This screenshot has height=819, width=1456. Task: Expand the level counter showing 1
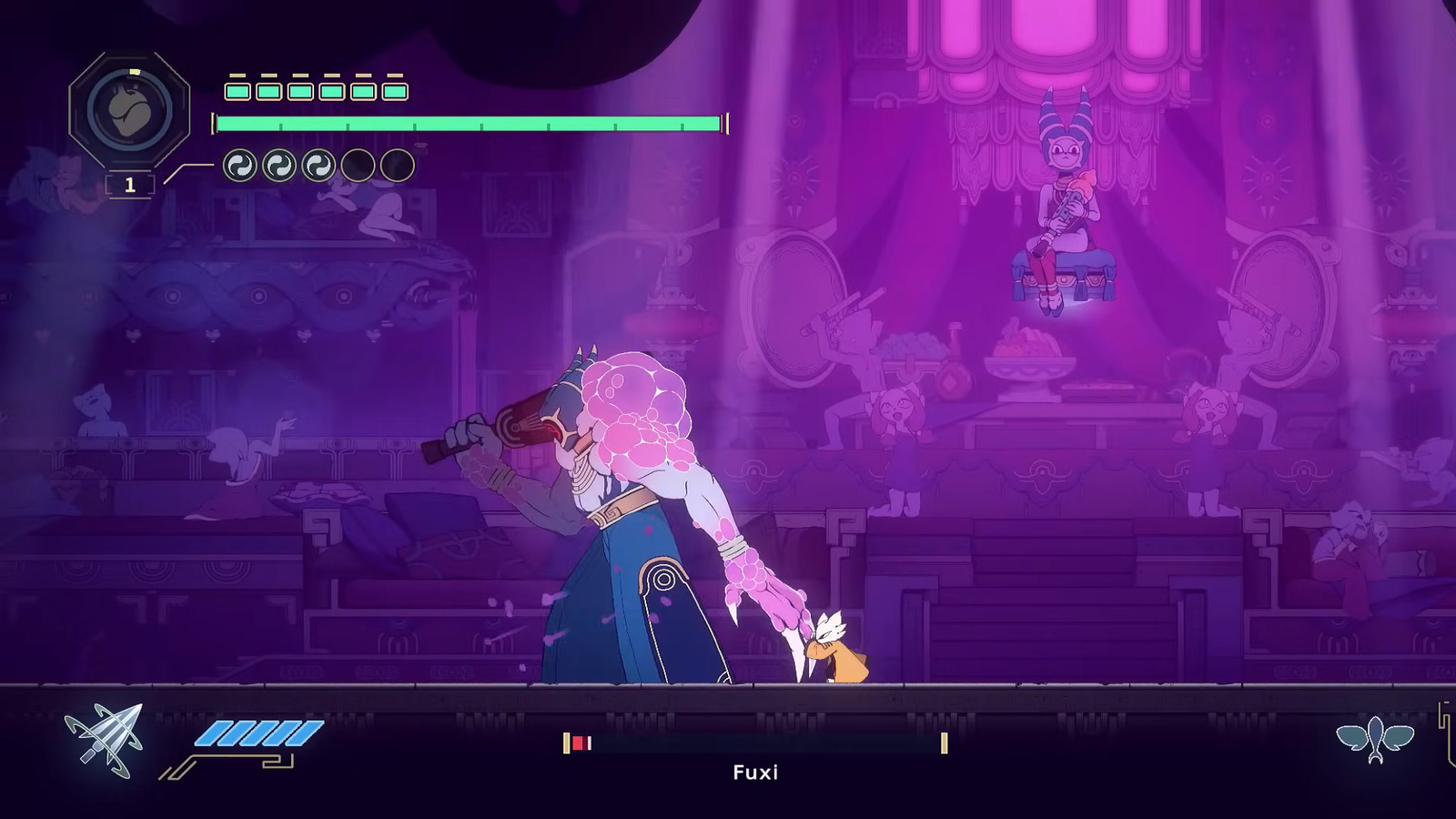point(129,184)
